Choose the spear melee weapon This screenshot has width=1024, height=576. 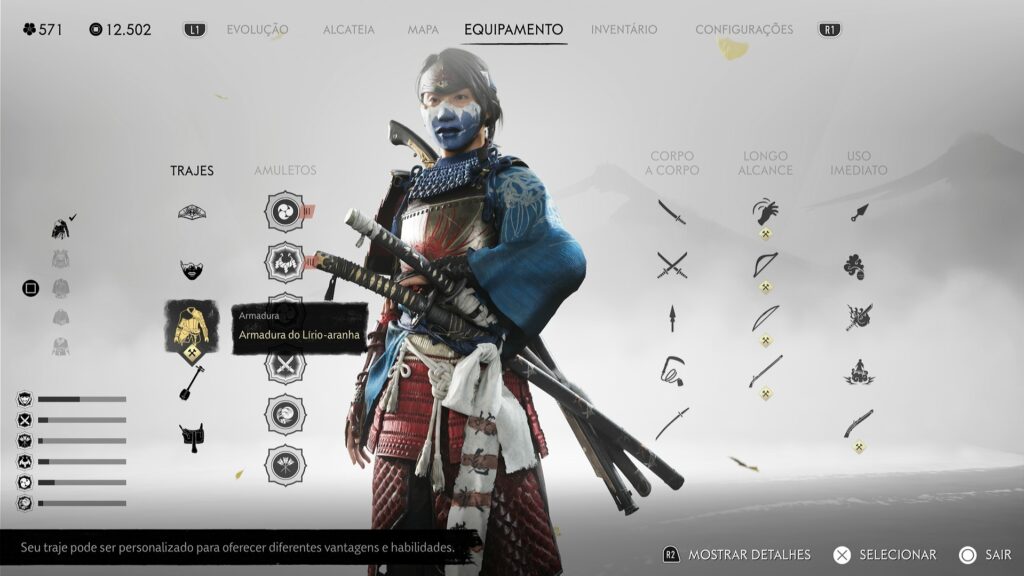(672, 318)
